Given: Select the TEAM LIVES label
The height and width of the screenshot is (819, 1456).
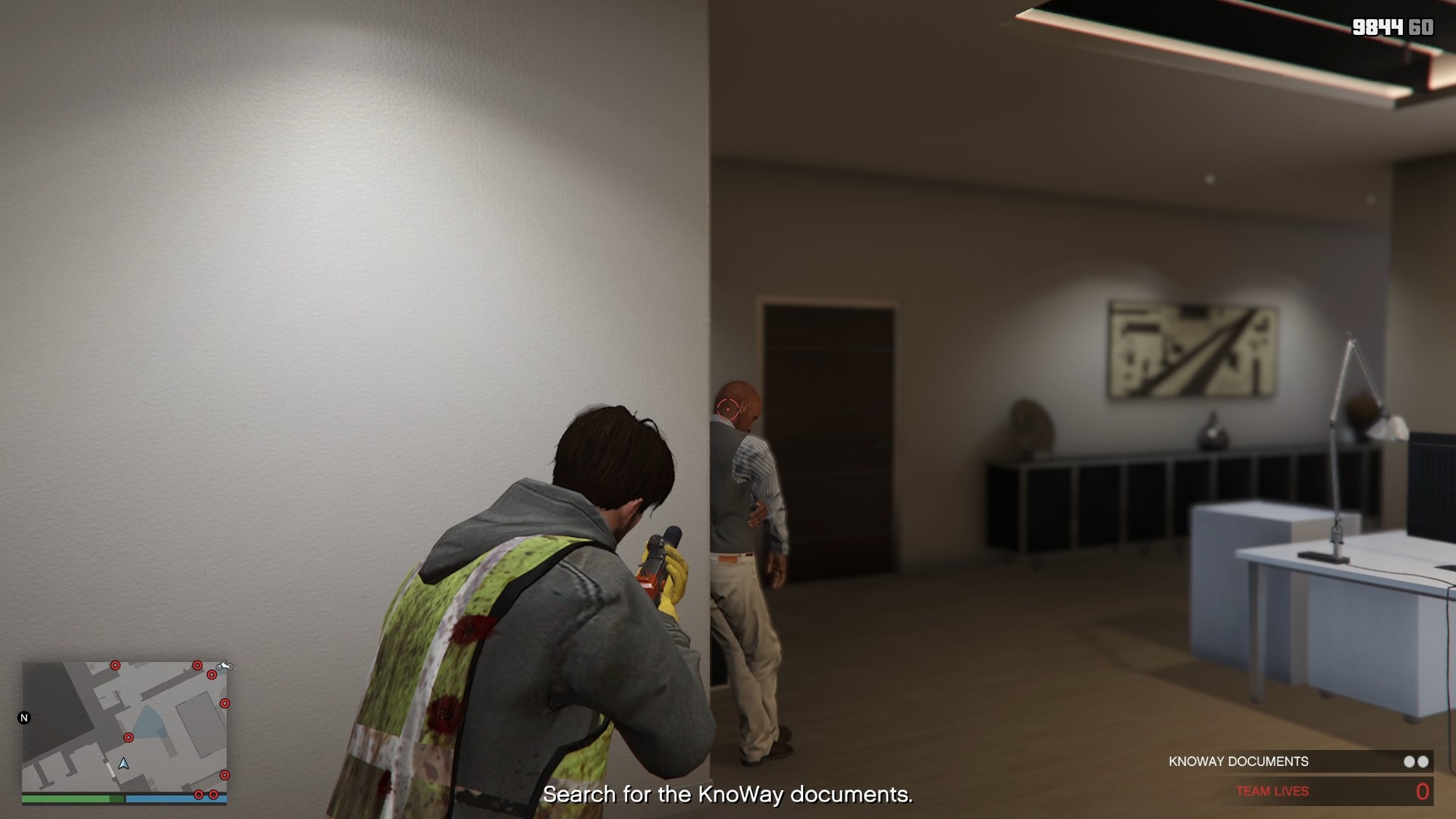Looking at the screenshot, I should tap(1274, 790).
